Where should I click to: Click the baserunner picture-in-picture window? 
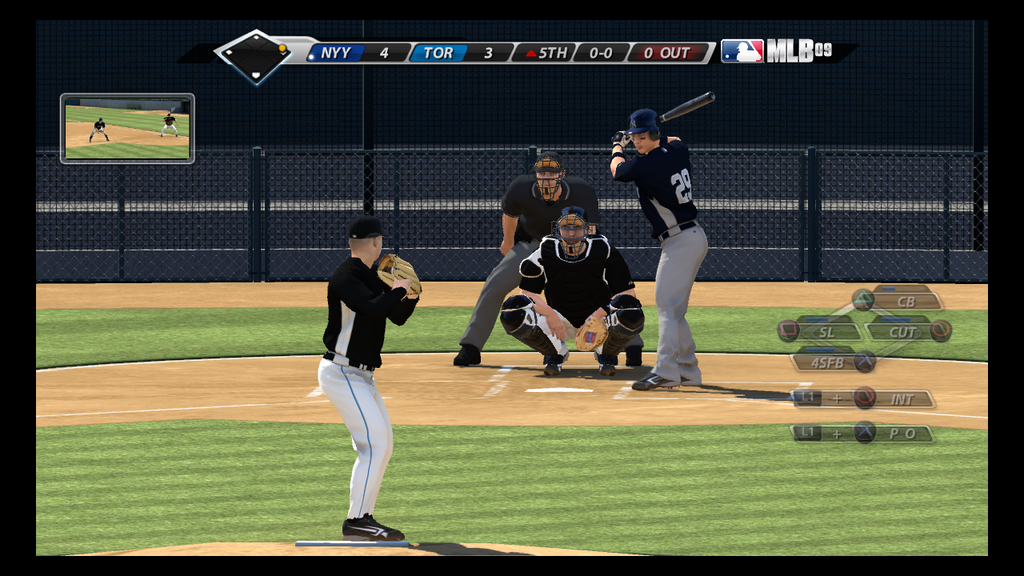pos(127,128)
